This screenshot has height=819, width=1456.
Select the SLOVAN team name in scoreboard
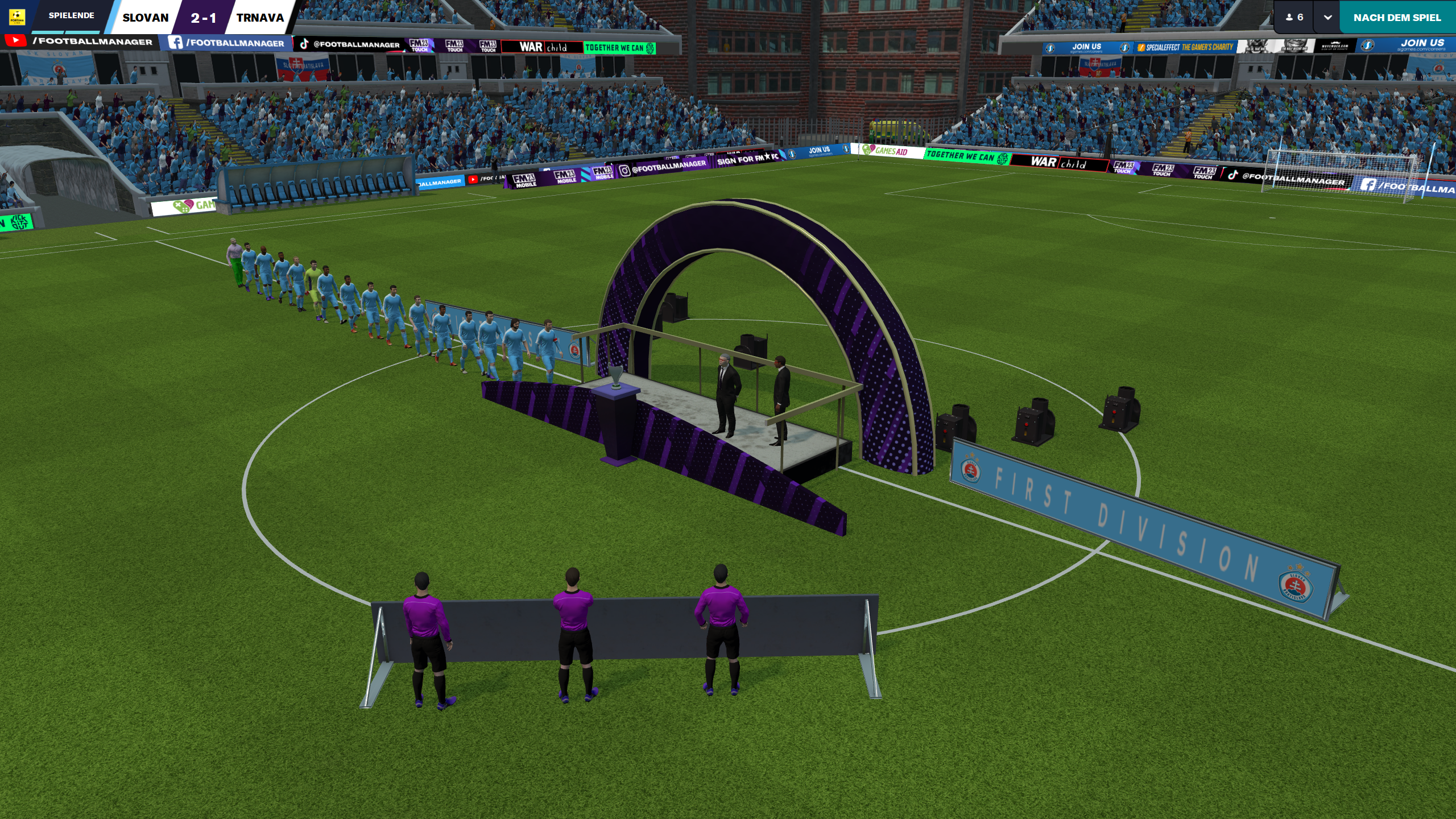point(146,18)
